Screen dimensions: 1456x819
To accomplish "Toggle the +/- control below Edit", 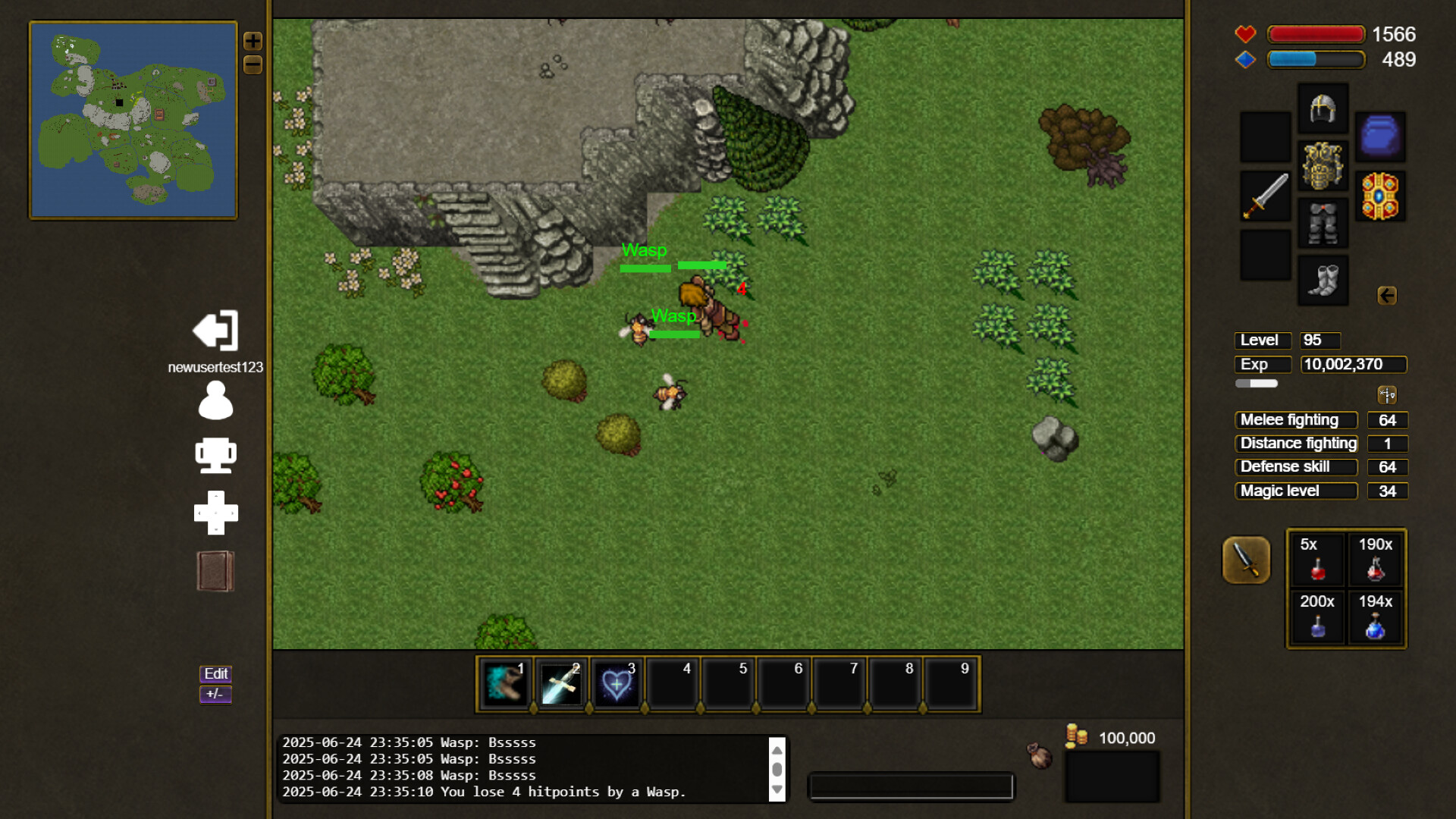I will (215, 694).
